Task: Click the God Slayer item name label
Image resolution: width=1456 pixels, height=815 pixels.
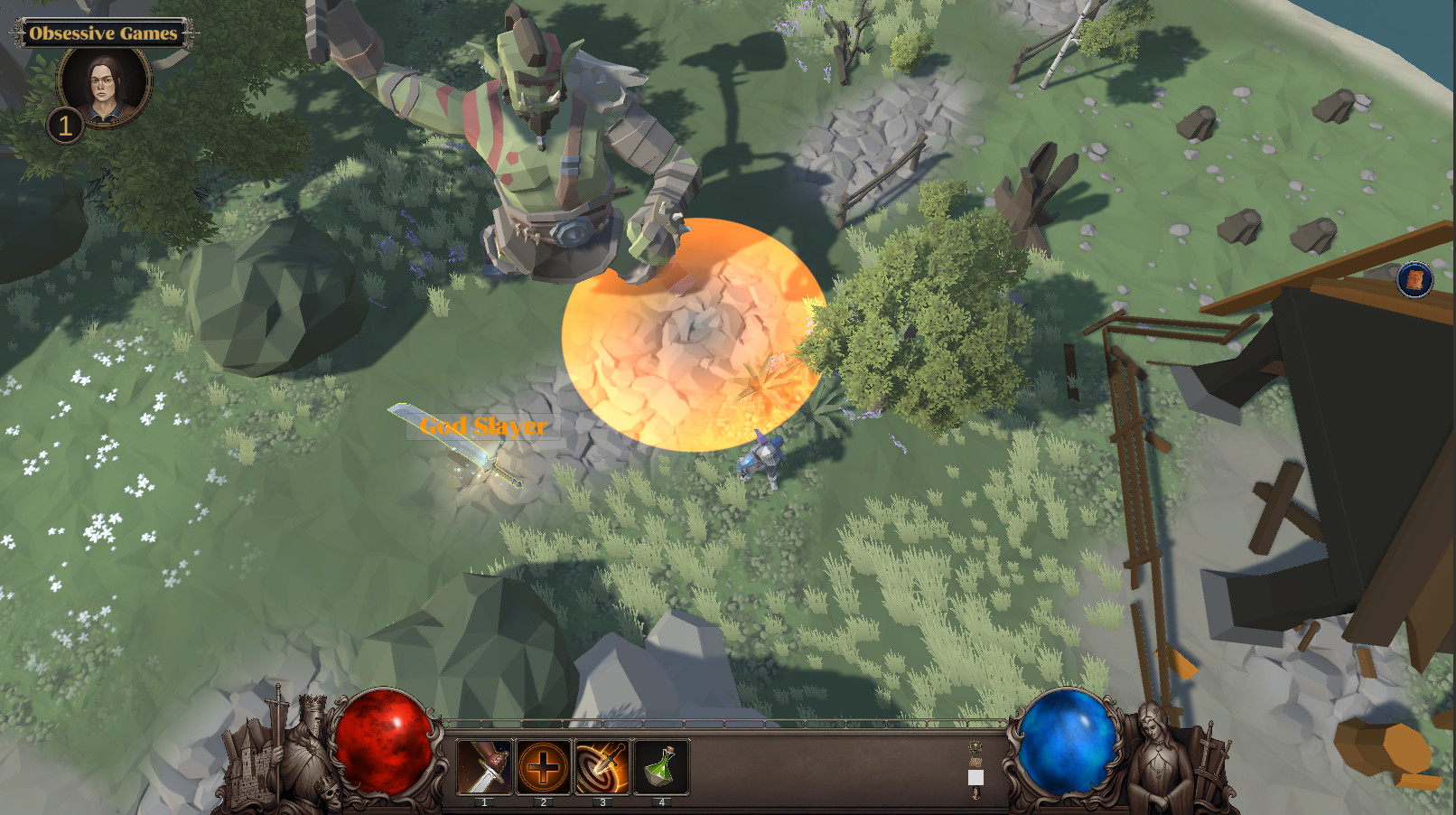Action: pyautogui.click(x=485, y=426)
